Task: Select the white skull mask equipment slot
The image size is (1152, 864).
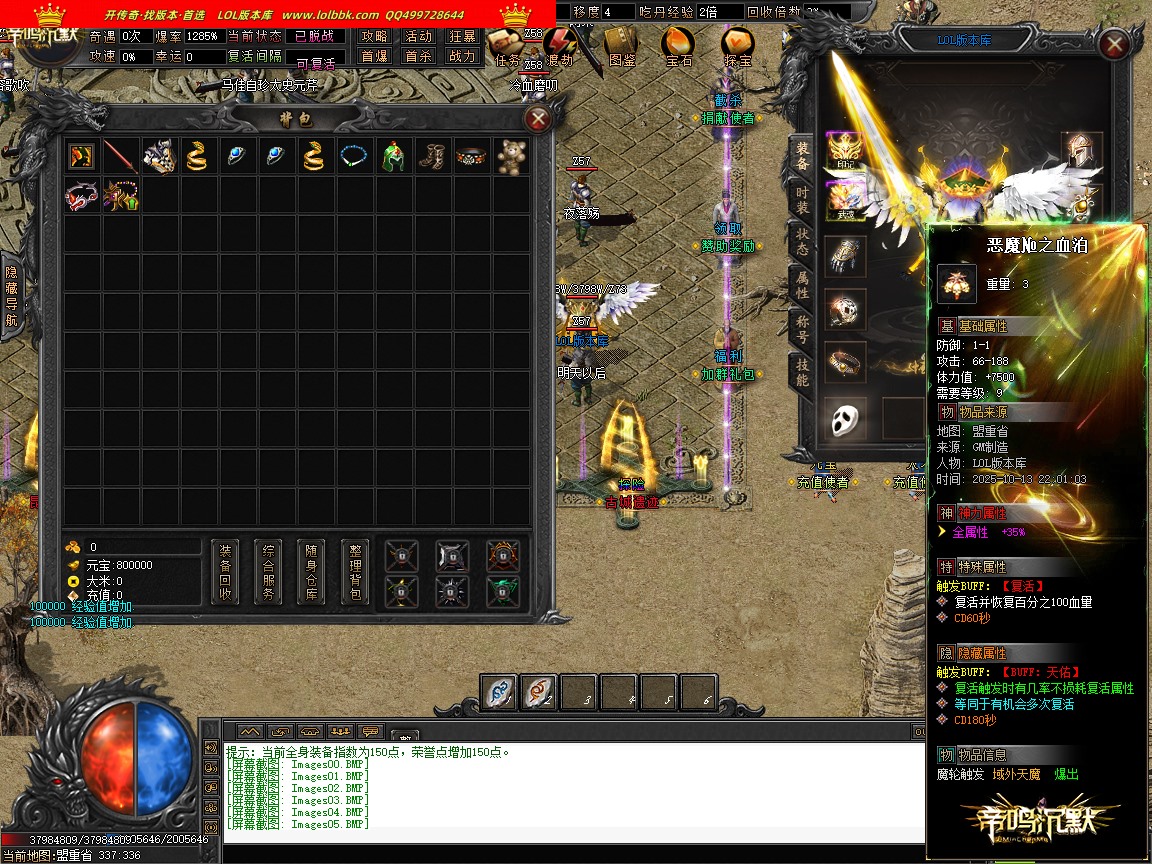Action: (848, 418)
